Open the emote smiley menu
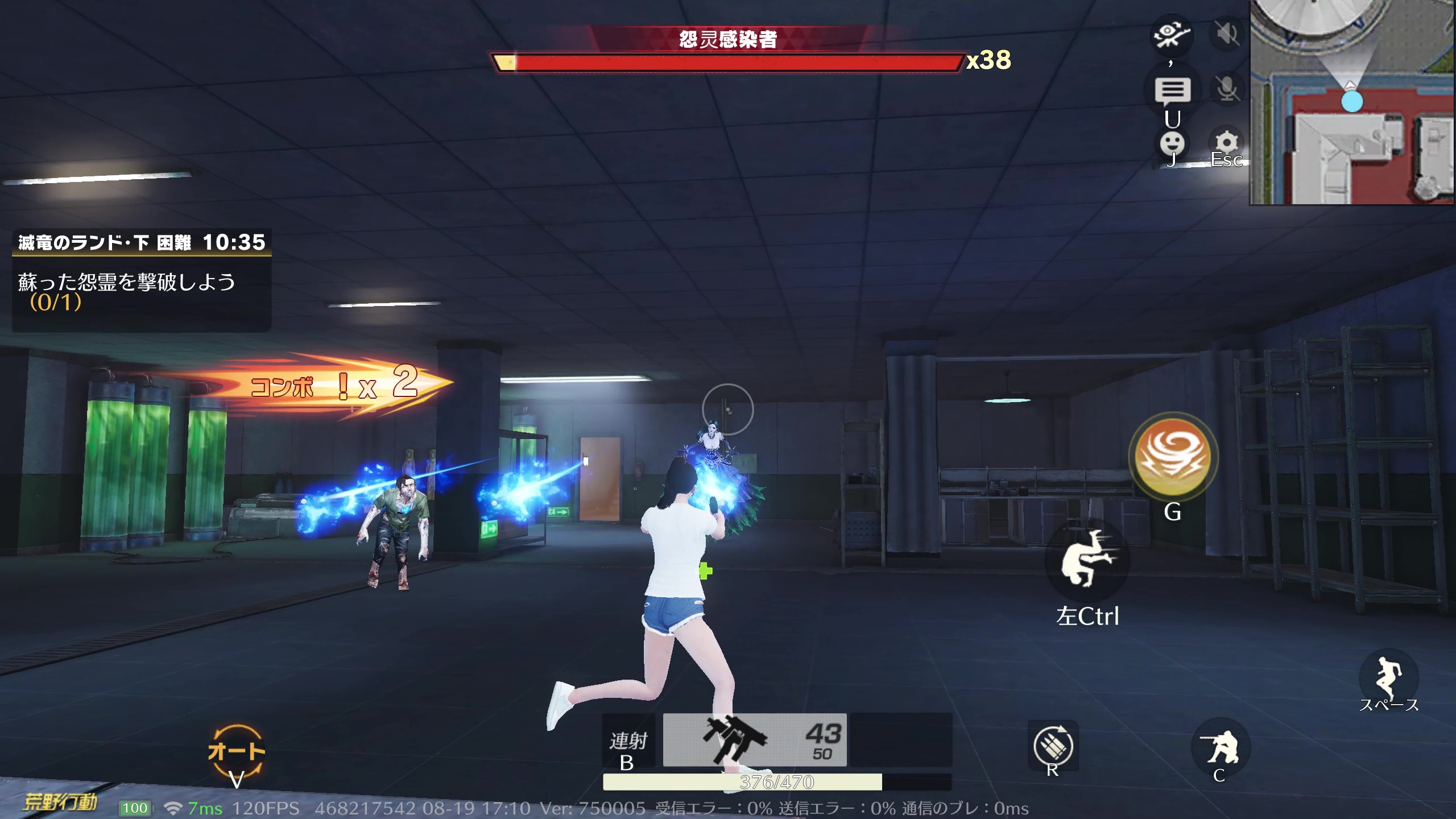1456x819 pixels. [1172, 143]
